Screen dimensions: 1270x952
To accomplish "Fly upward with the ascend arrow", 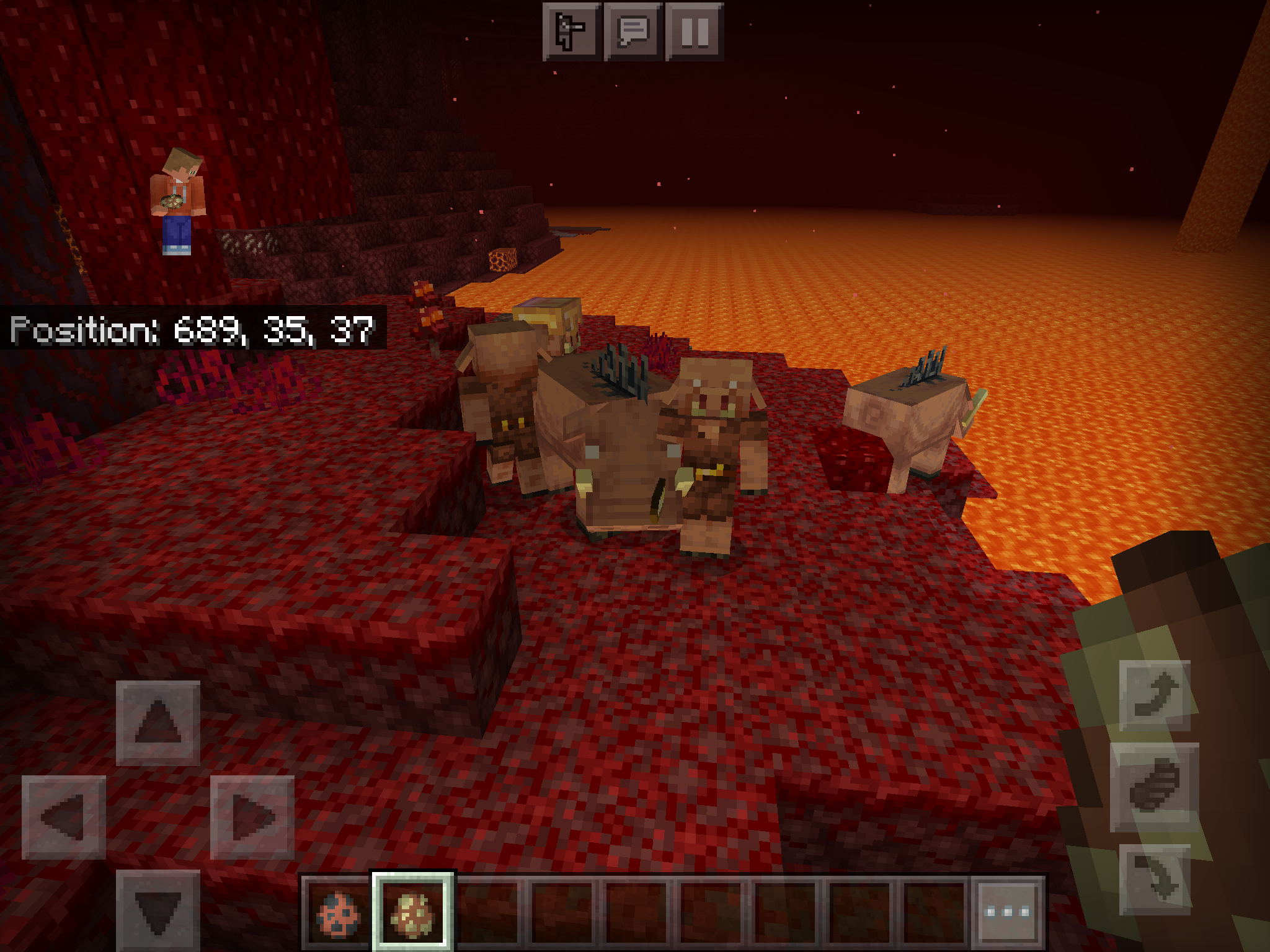I will point(1155,695).
